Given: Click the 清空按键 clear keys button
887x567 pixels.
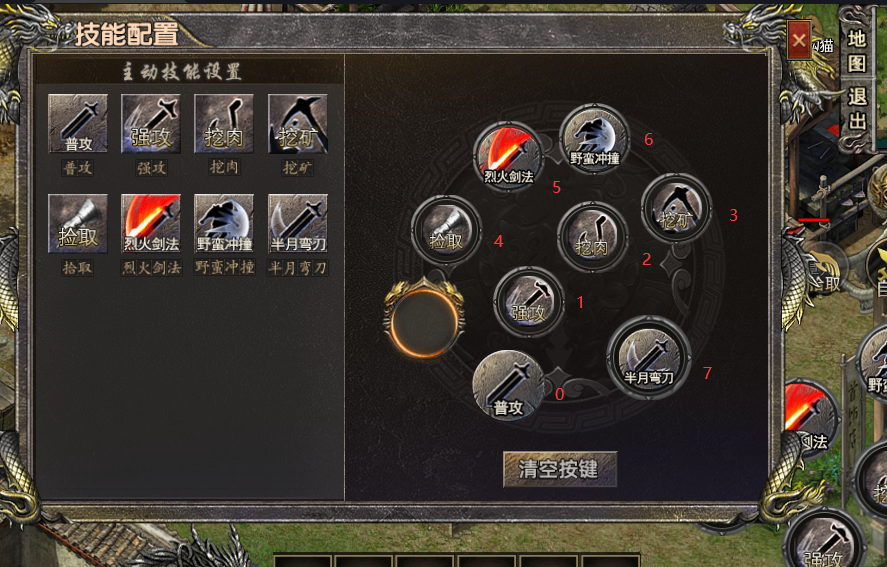Looking at the screenshot, I should click(x=560, y=469).
